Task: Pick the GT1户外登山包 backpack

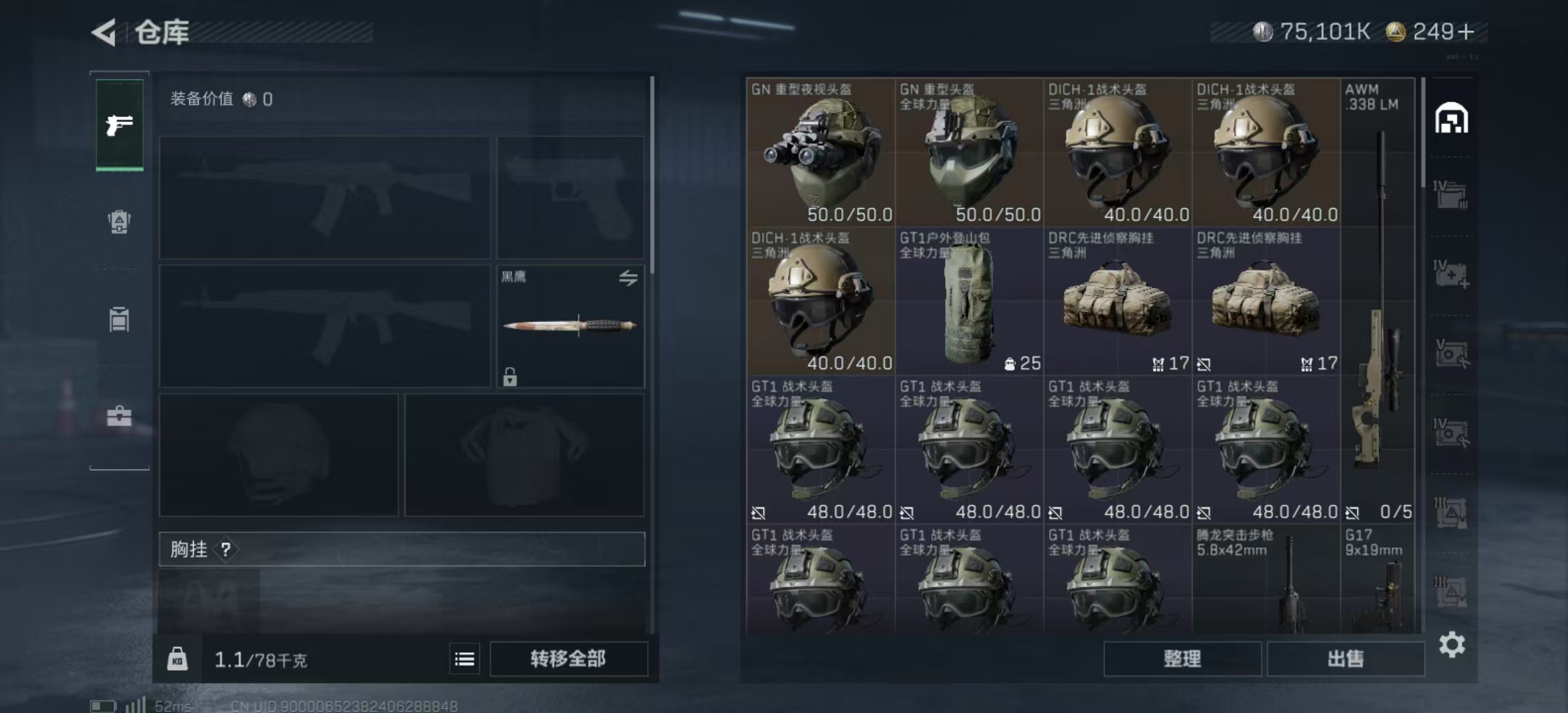Action: pyautogui.click(x=969, y=302)
